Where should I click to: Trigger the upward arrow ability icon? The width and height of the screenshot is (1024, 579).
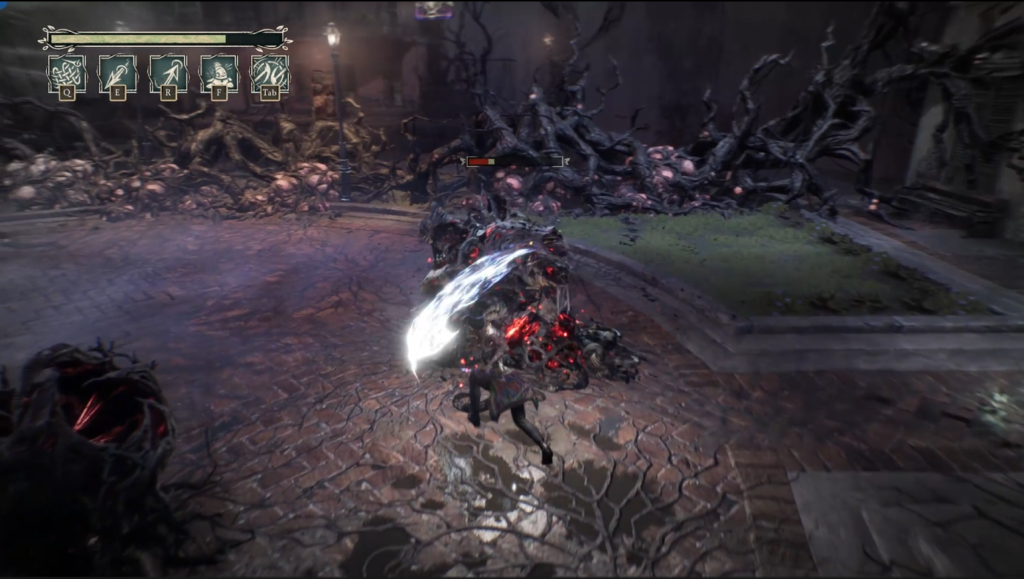pos(169,73)
